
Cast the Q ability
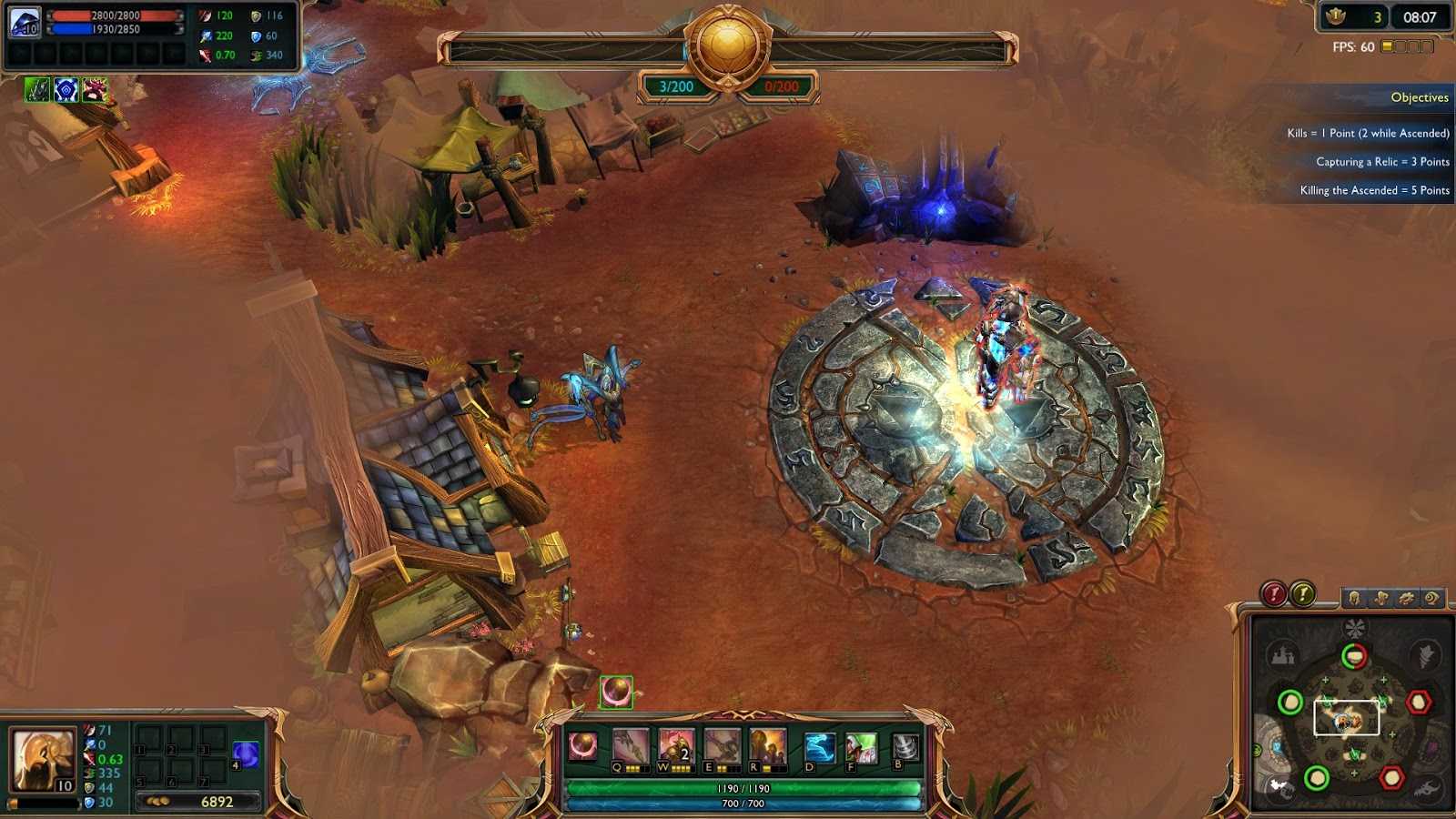(630, 746)
